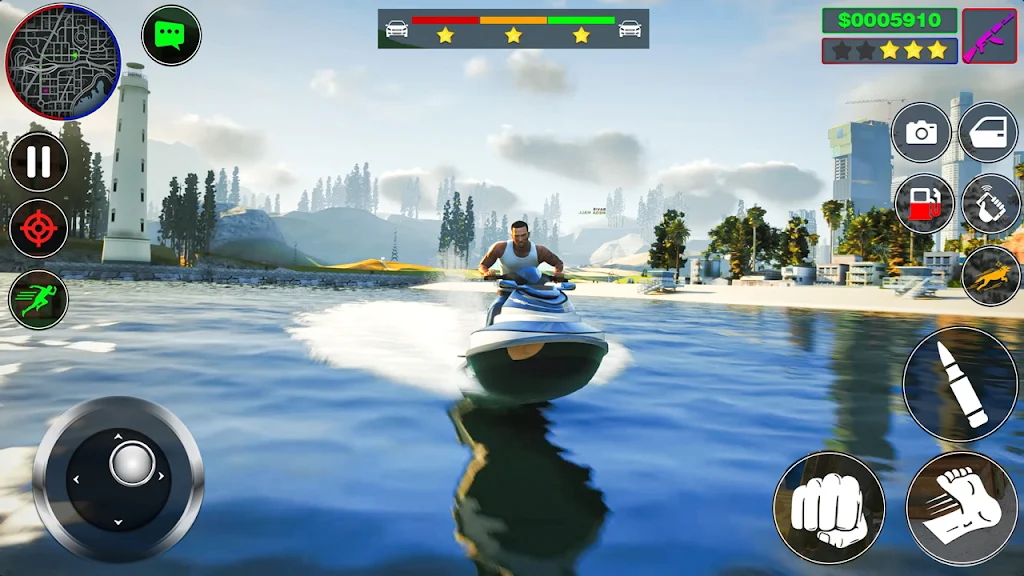Pause the game
1024x576 pixels.
pyautogui.click(x=39, y=162)
